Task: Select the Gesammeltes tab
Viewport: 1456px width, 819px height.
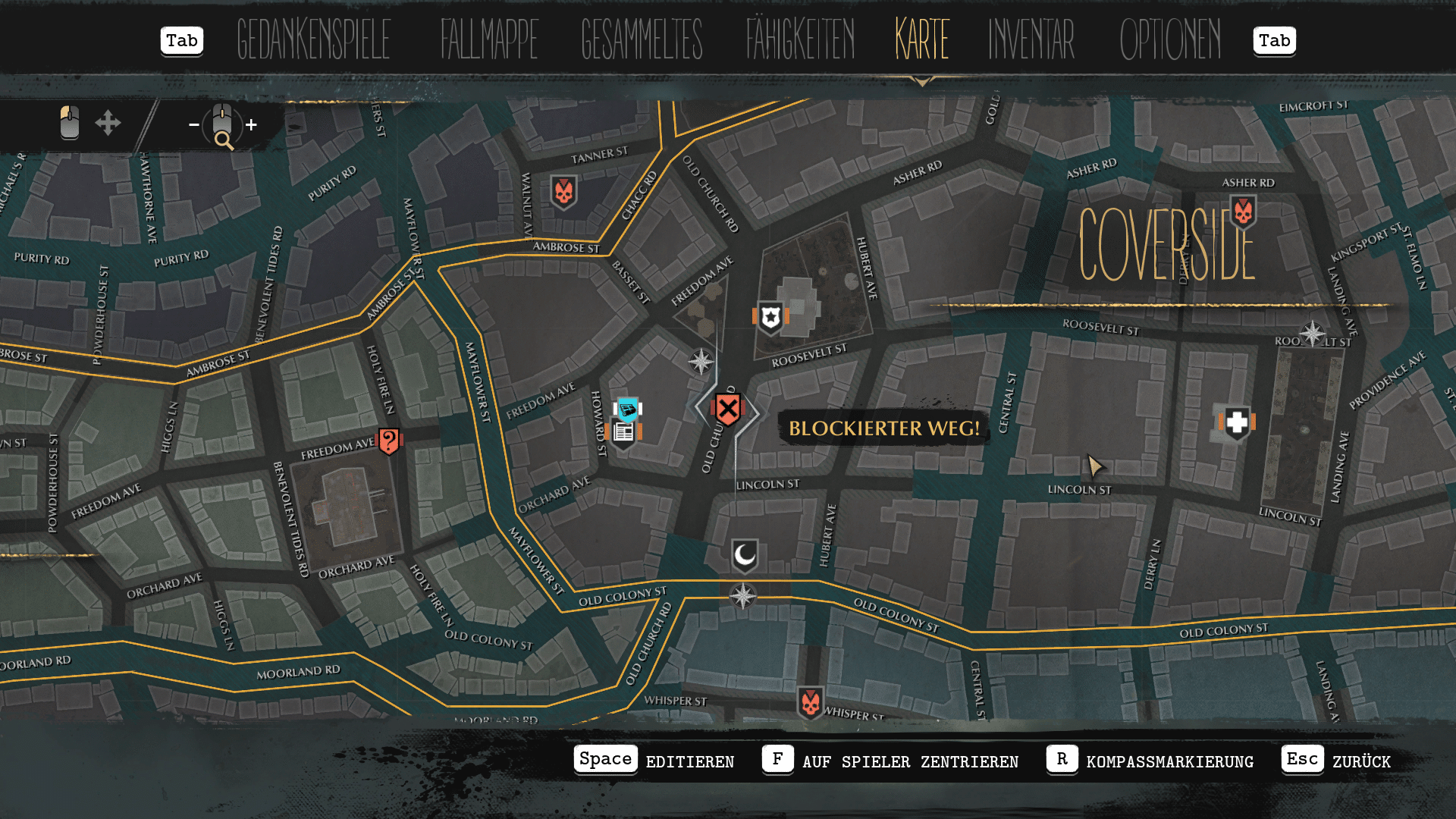Action: pyautogui.click(x=642, y=39)
